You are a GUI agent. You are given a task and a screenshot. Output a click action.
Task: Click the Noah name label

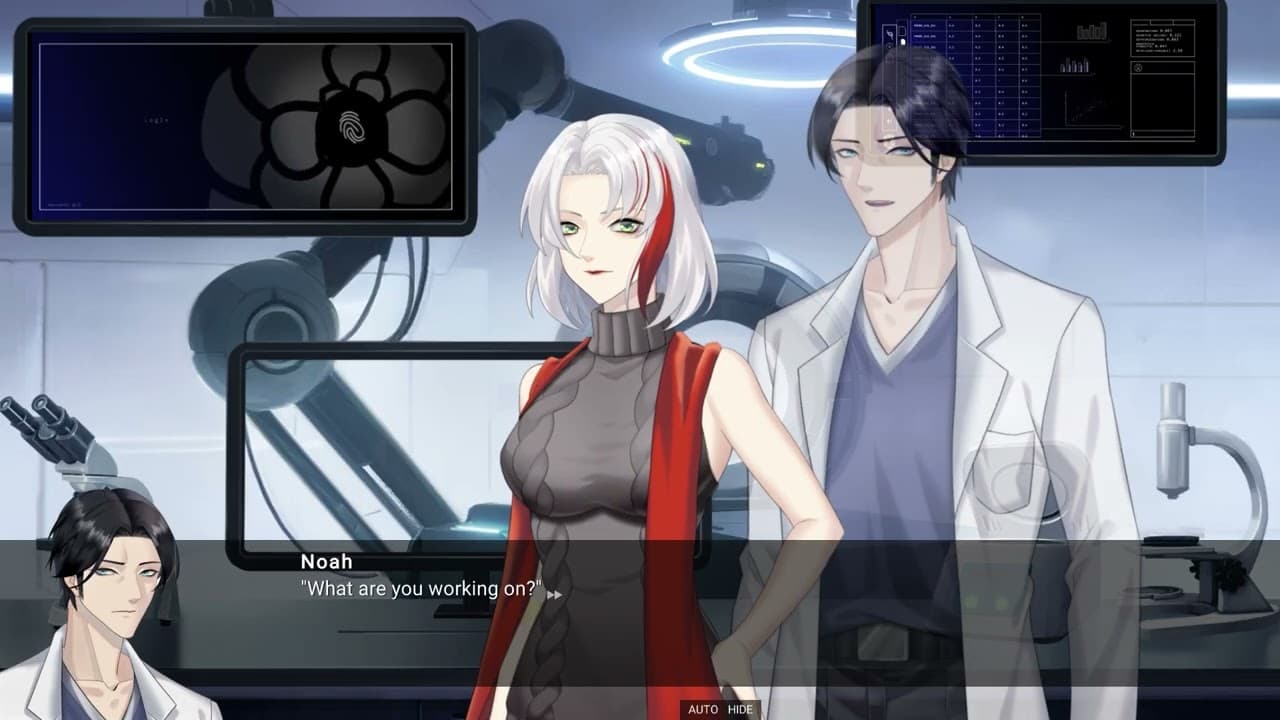[326, 561]
